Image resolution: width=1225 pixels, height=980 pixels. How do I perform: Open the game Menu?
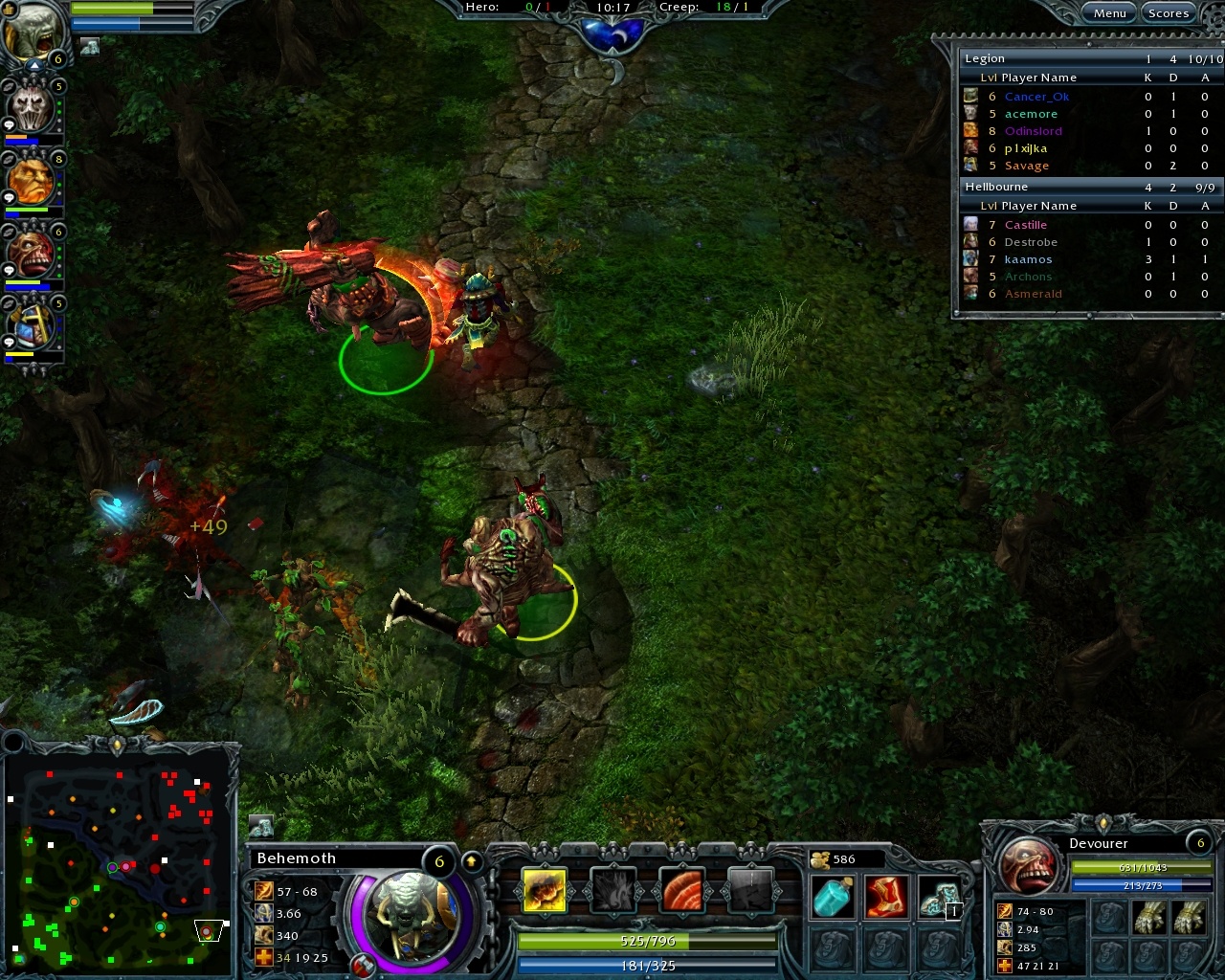[x=1108, y=12]
